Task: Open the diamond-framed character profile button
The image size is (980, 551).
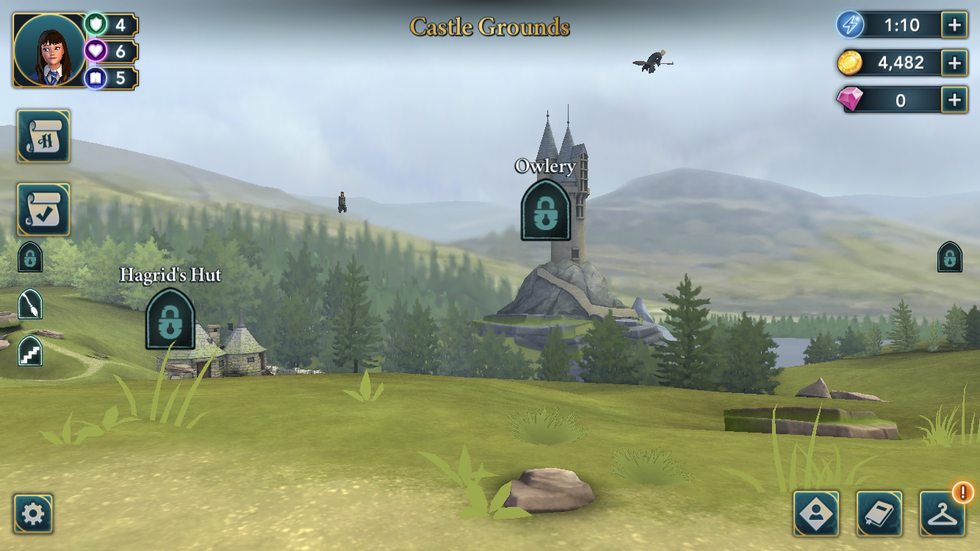Action: pyautogui.click(x=816, y=514)
